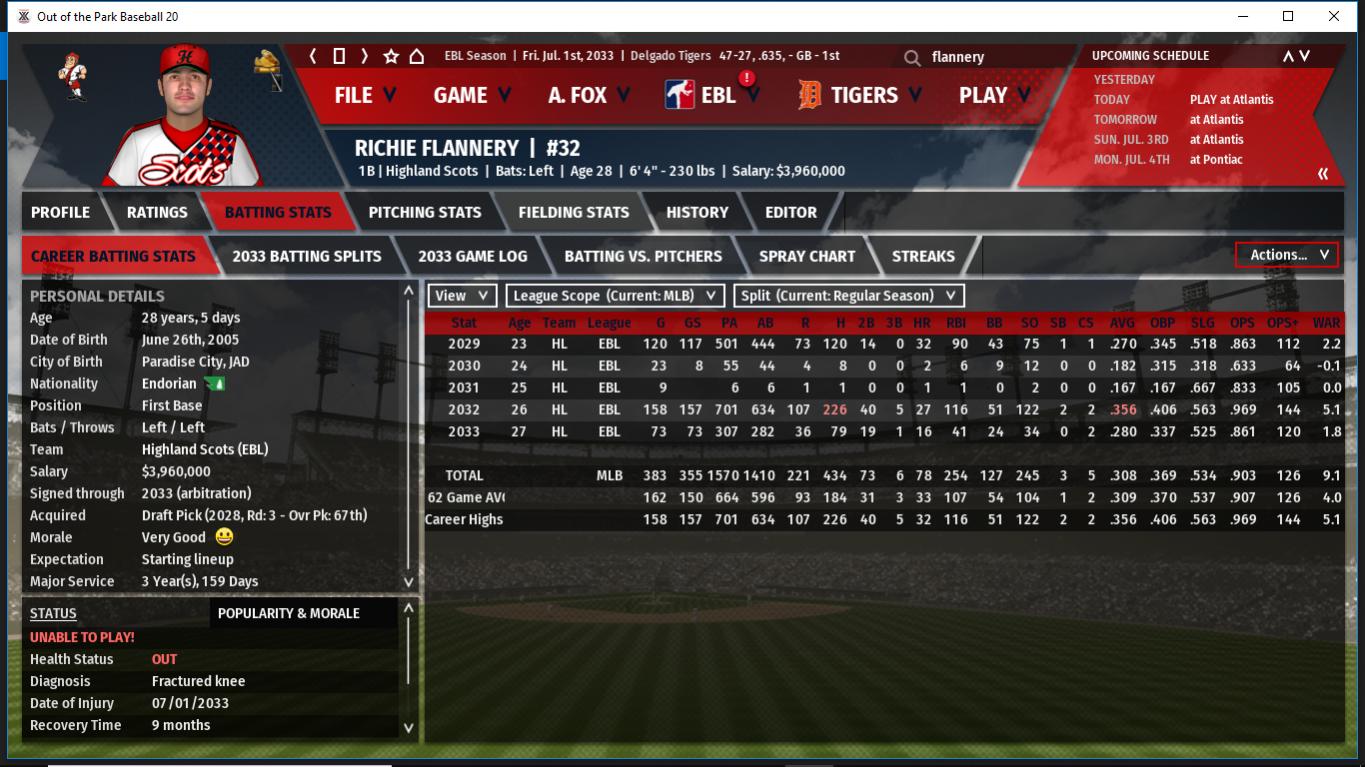Open the HISTORY tab

pos(697,212)
